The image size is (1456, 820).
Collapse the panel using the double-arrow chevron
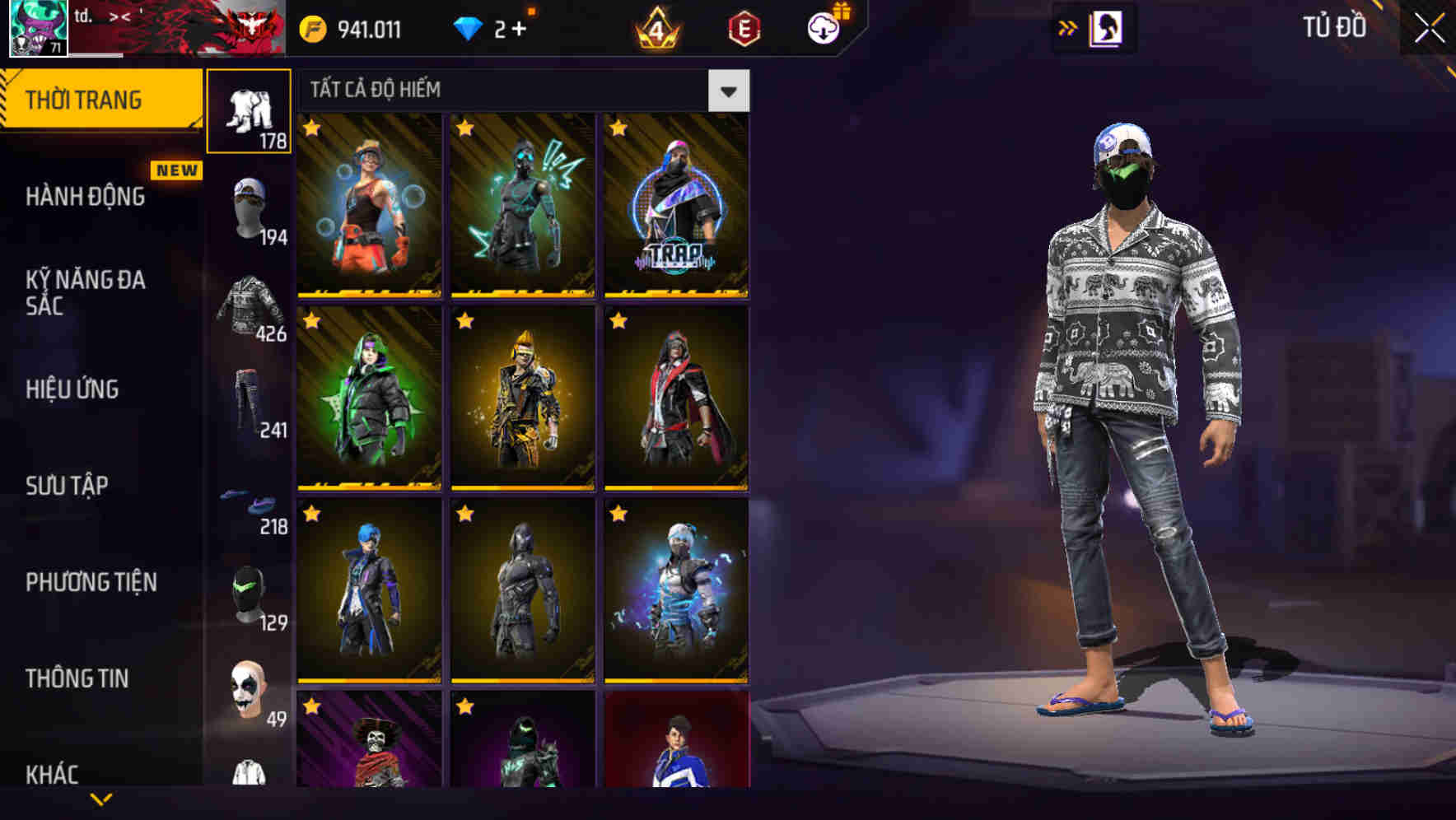(1068, 27)
